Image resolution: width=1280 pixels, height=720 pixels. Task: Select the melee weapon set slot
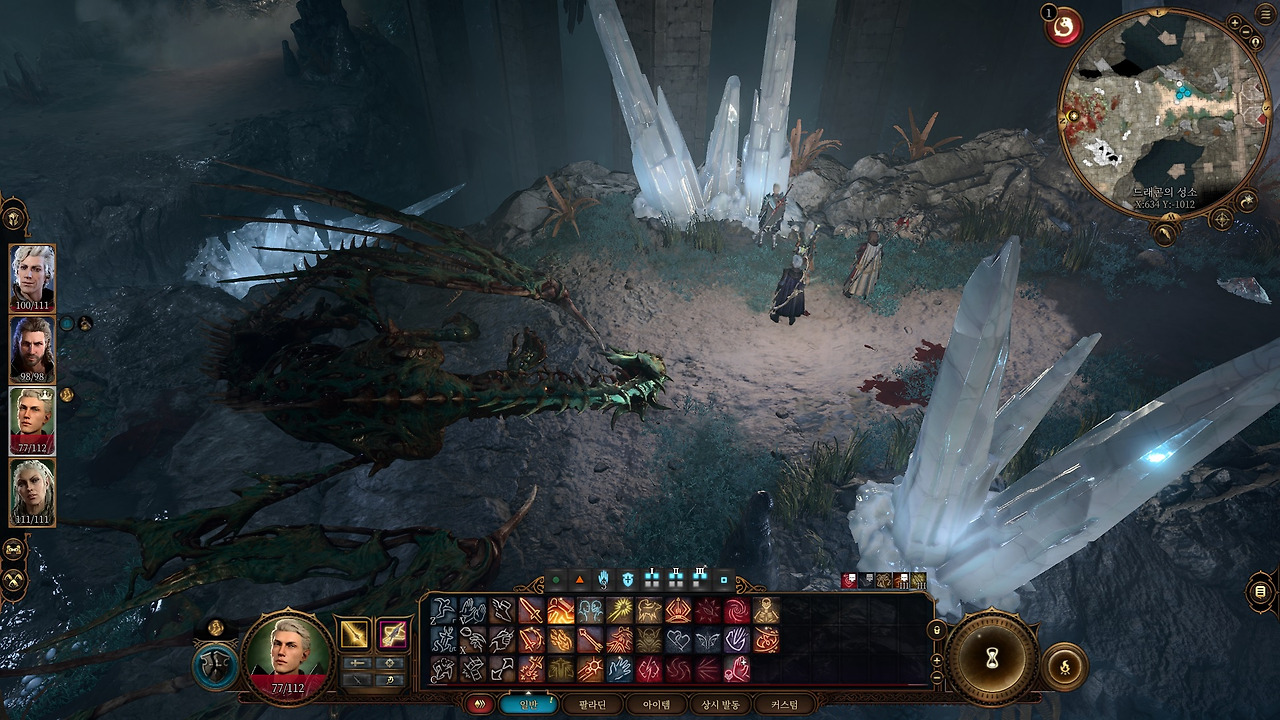coord(355,634)
